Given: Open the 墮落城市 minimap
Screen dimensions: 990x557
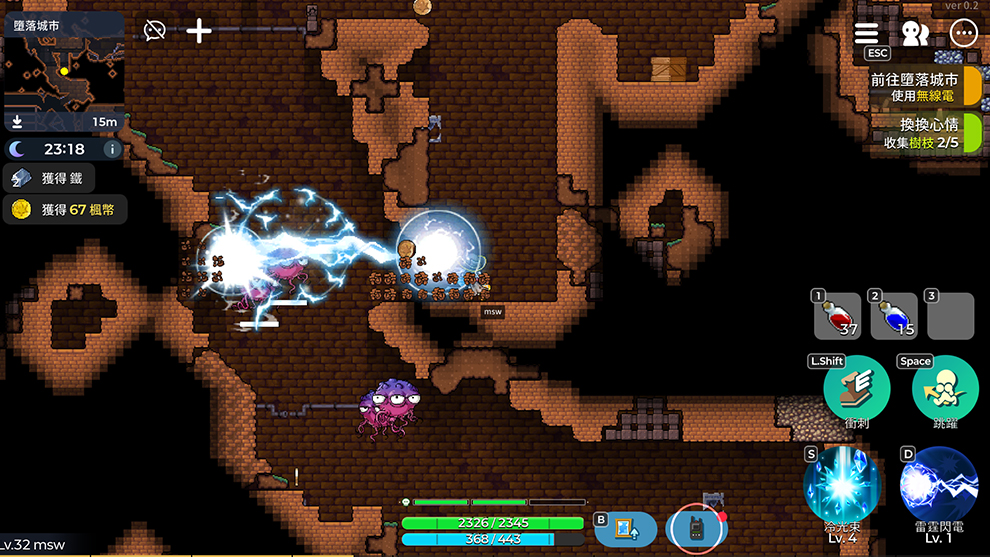Looking at the screenshot, I should [x=64, y=71].
